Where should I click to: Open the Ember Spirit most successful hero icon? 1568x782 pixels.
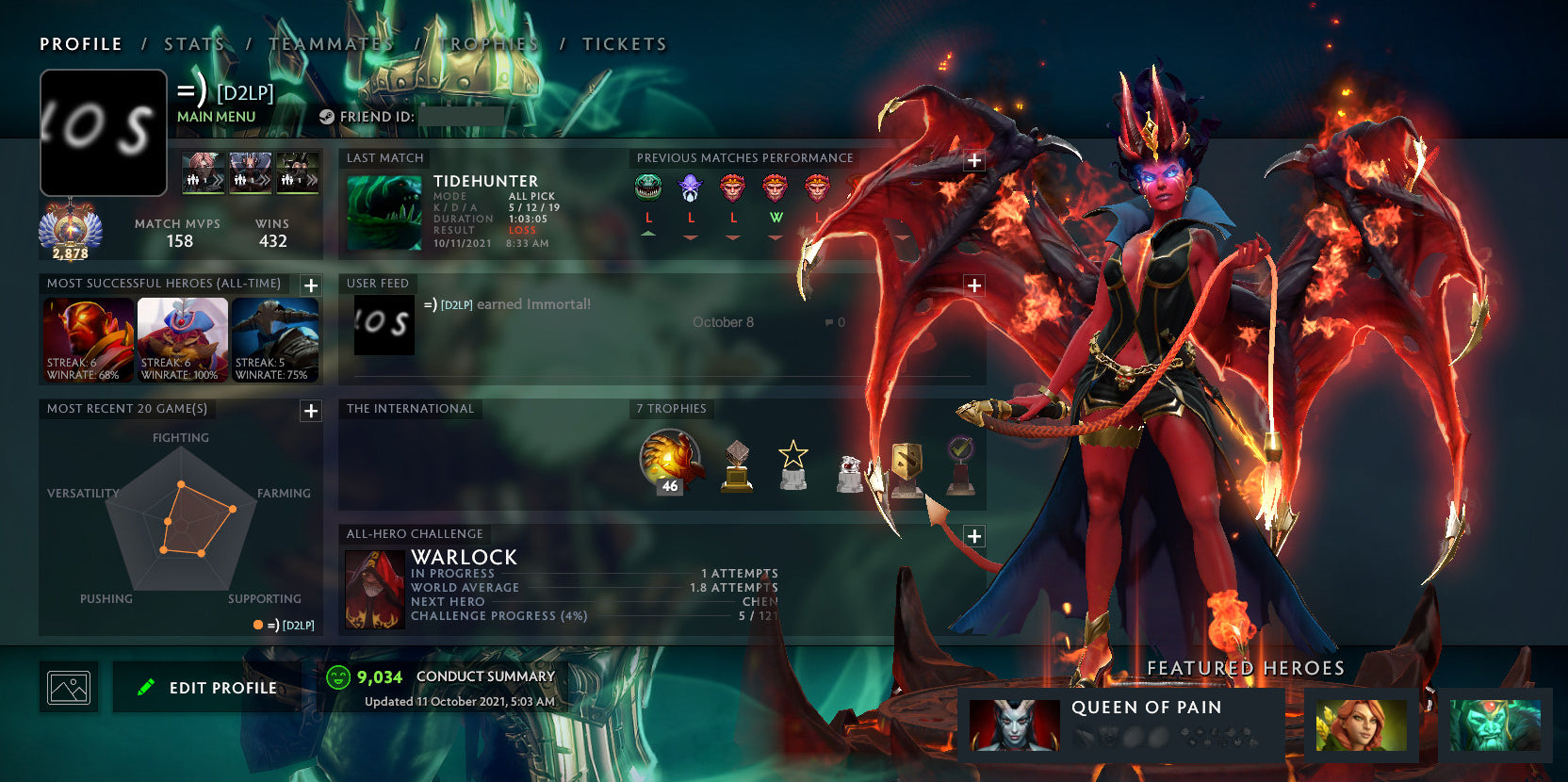(87, 339)
